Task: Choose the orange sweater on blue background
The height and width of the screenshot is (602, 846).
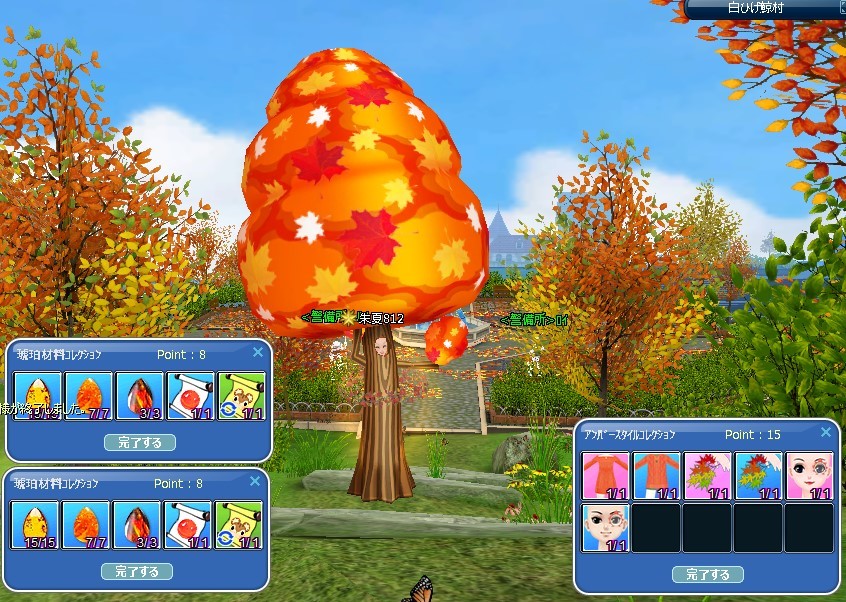Action: (x=657, y=476)
